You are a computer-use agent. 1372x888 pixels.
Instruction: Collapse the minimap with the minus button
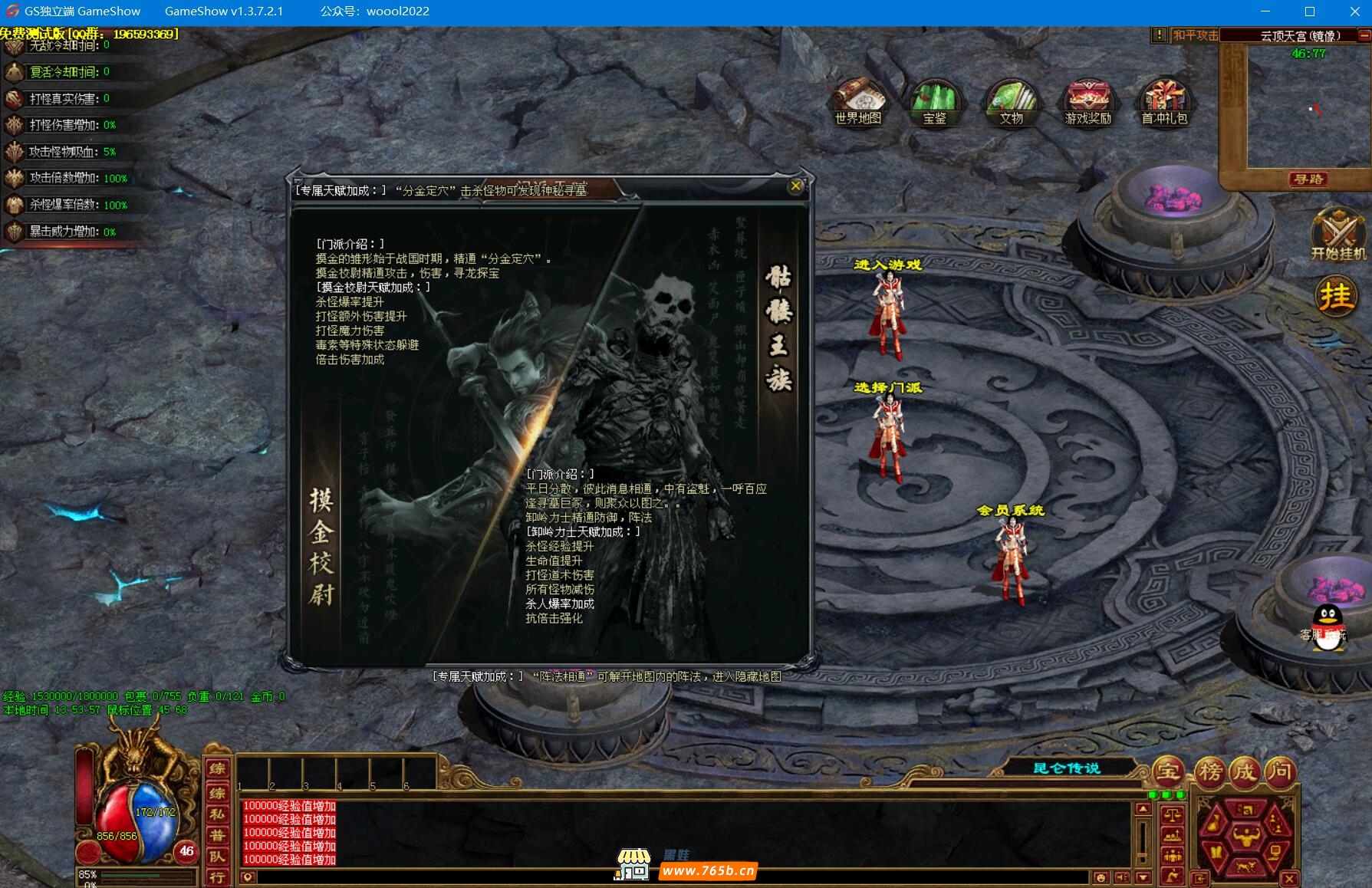[x=1364, y=35]
